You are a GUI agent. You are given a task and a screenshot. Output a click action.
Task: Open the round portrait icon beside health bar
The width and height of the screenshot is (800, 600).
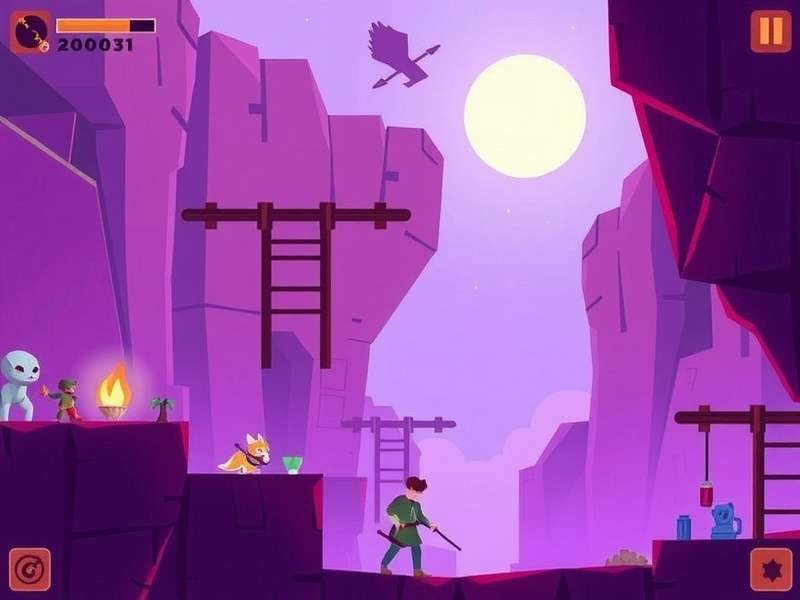30,32
